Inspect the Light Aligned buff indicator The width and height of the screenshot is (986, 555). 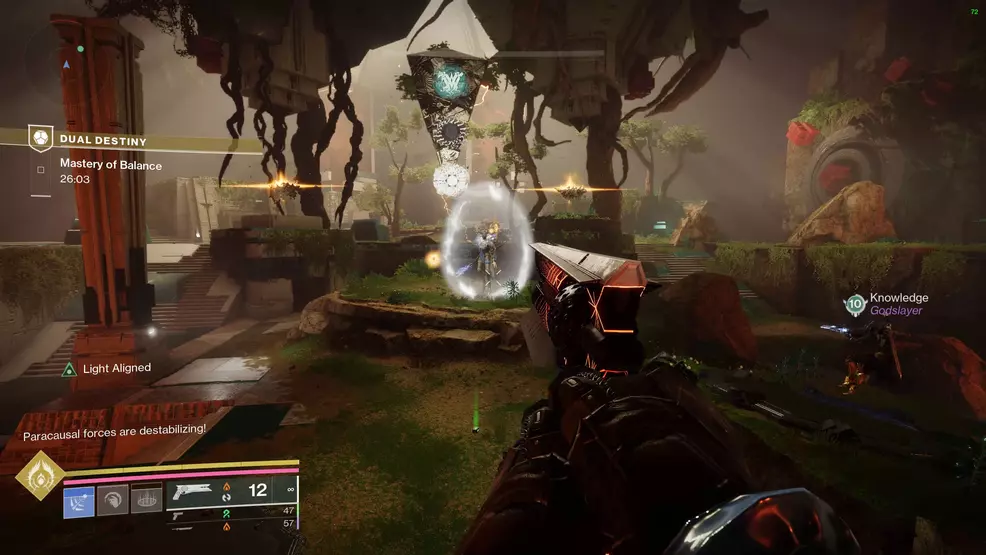point(69,369)
